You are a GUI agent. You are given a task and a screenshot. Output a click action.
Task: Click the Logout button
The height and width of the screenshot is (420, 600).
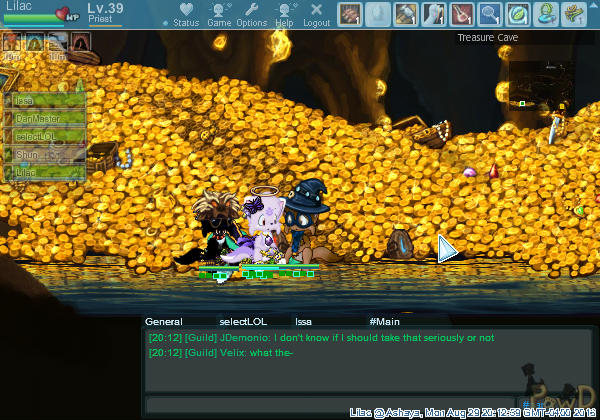click(316, 14)
